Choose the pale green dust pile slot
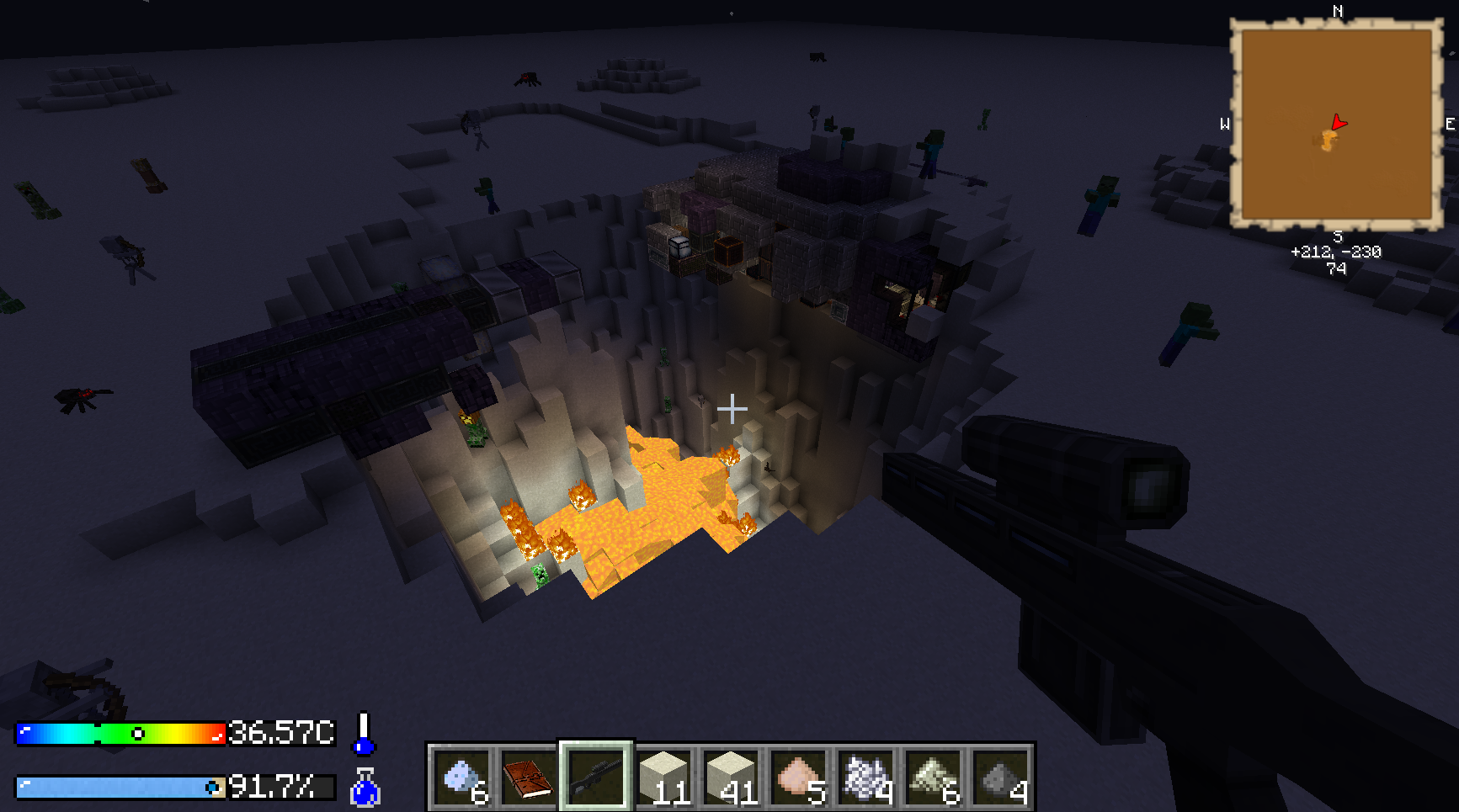The image size is (1459, 812). coord(933,777)
